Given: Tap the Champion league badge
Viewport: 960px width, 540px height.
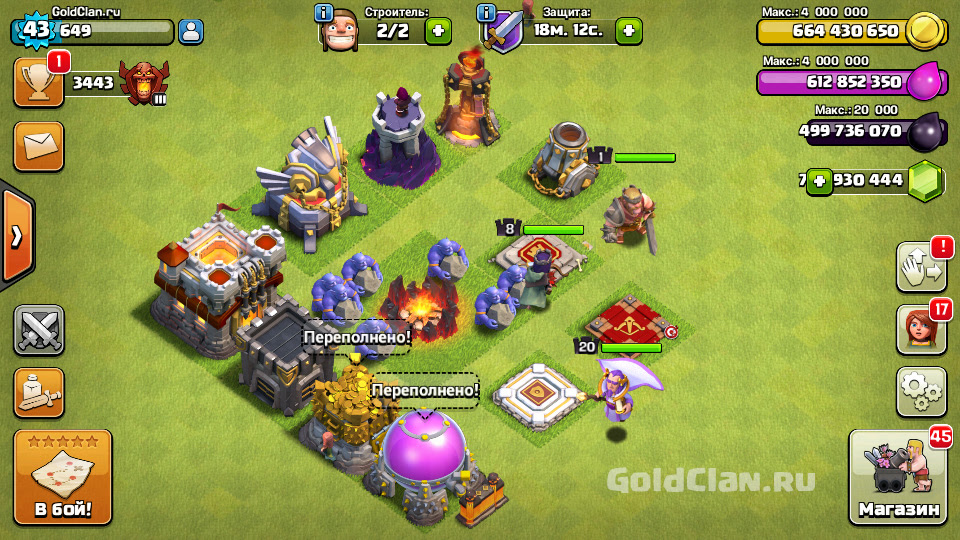Looking at the screenshot, I should 143,82.
